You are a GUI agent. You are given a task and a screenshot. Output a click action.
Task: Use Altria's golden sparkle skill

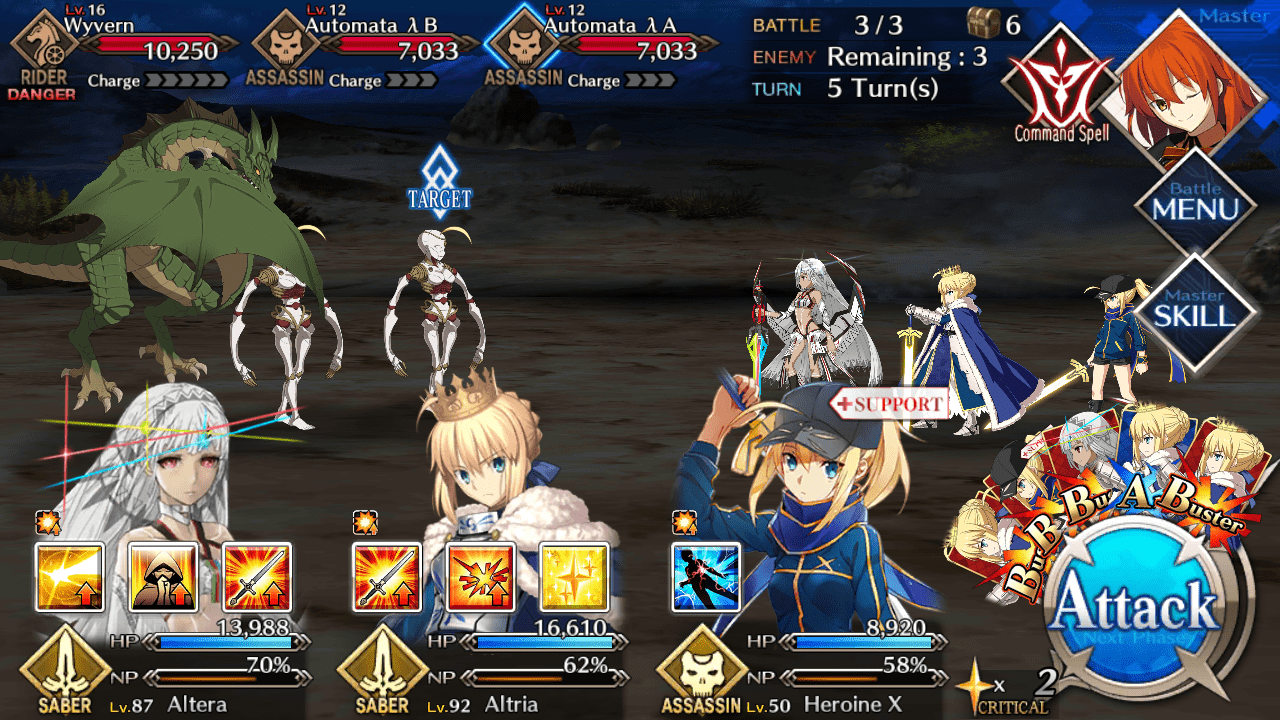pos(574,577)
